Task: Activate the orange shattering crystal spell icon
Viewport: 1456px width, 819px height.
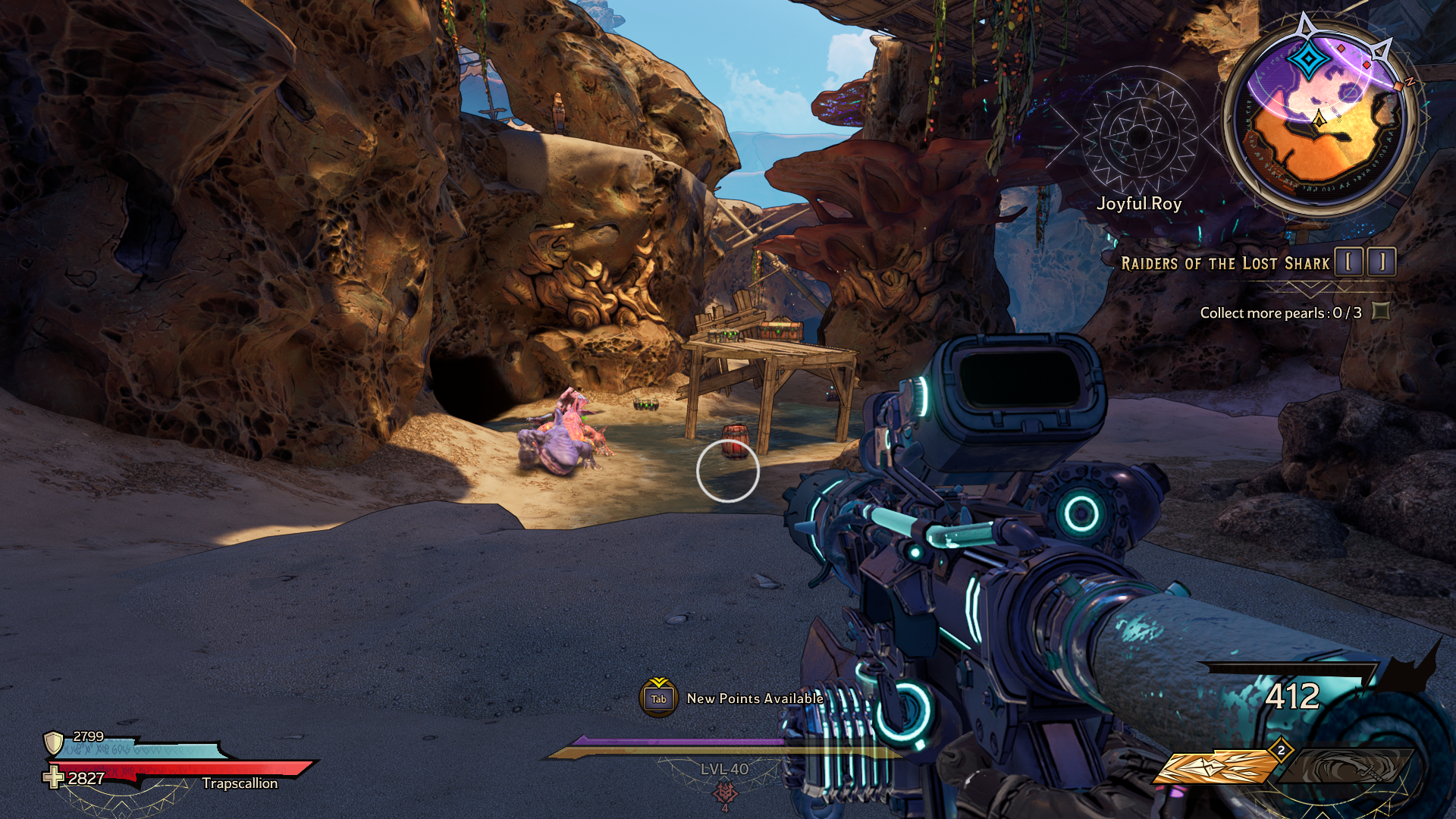Action: point(1216,767)
